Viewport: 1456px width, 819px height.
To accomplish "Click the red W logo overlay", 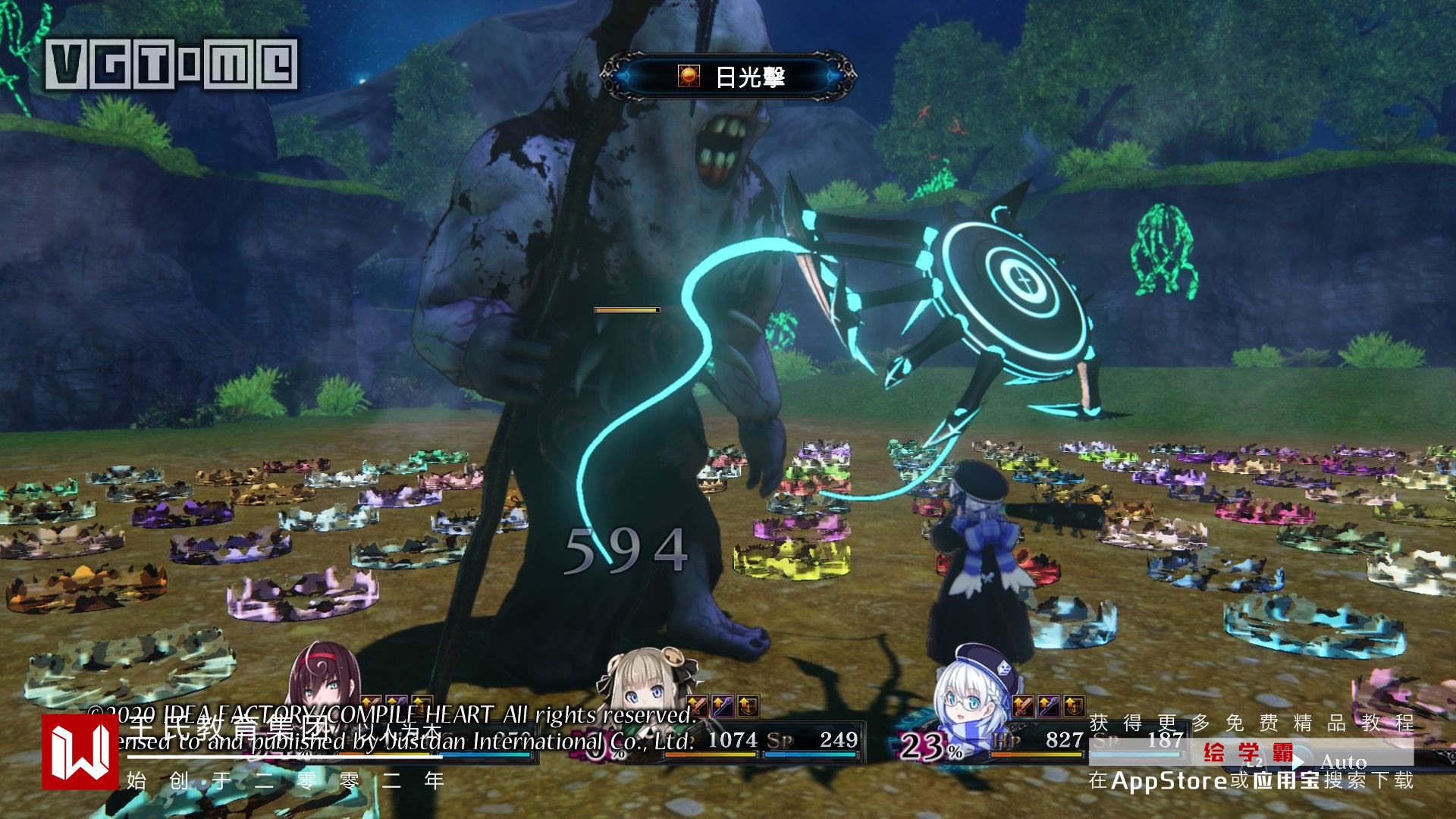I will [x=80, y=752].
